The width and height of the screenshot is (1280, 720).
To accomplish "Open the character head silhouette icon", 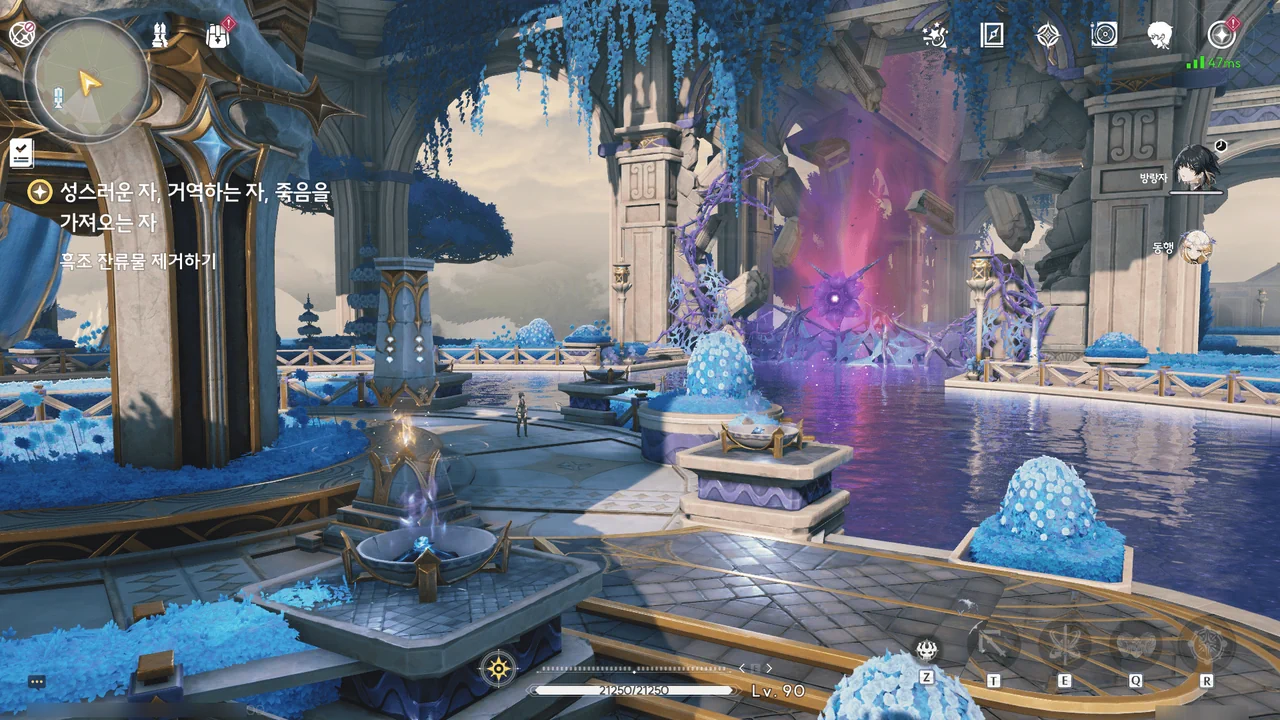I will pyautogui.click(x=1160, y=35).
